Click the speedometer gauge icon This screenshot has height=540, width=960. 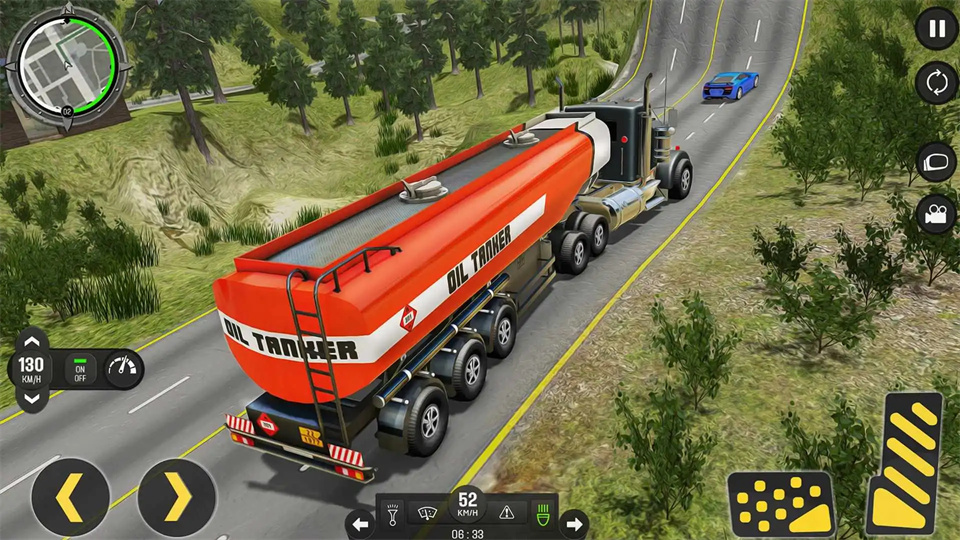(x=122, y=369)
